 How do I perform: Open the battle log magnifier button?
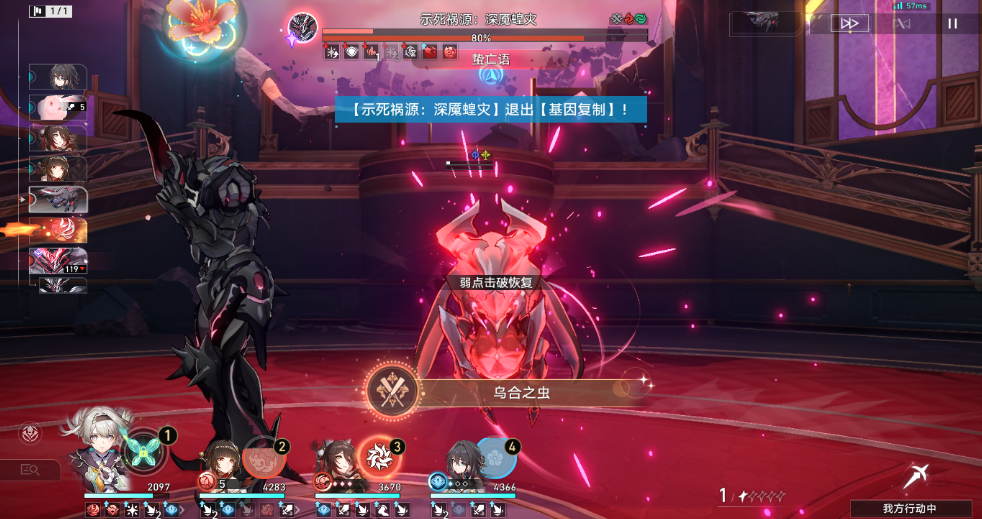pos(30,470)
